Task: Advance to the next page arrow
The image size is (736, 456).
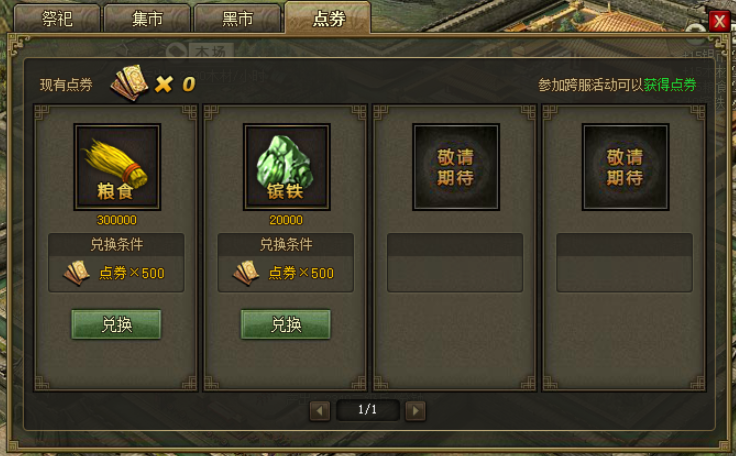Action: click(415, 410)
